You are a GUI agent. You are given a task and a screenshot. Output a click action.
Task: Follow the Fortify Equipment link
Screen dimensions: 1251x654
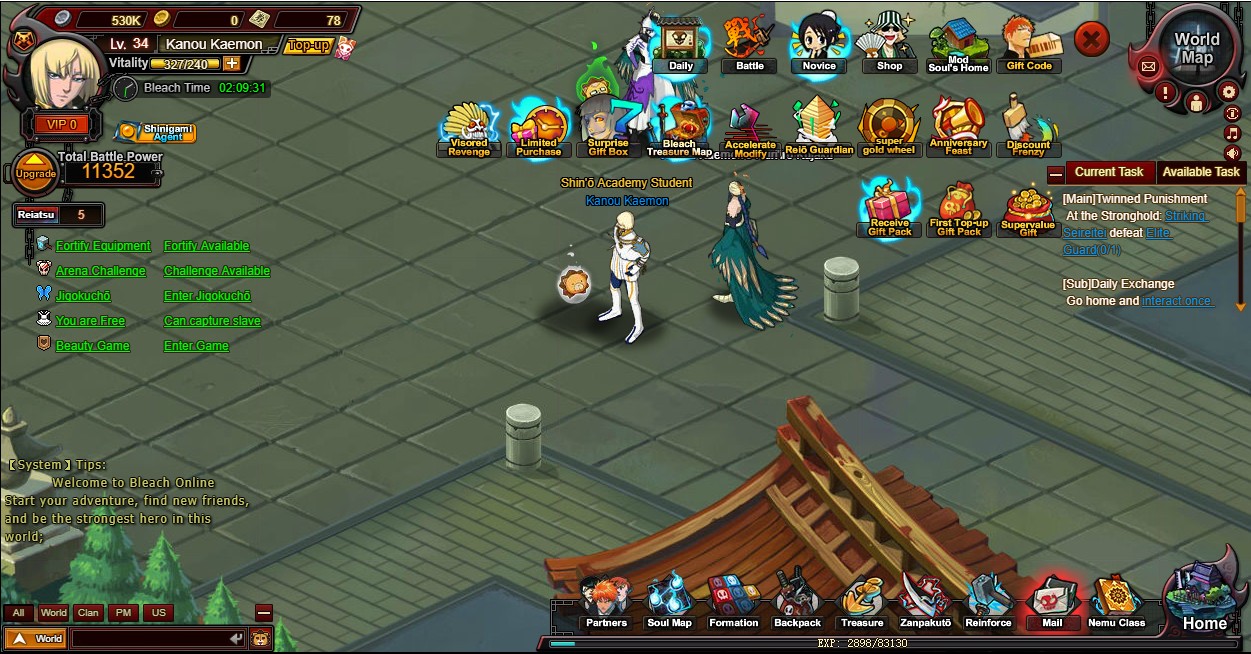point(103,246)
